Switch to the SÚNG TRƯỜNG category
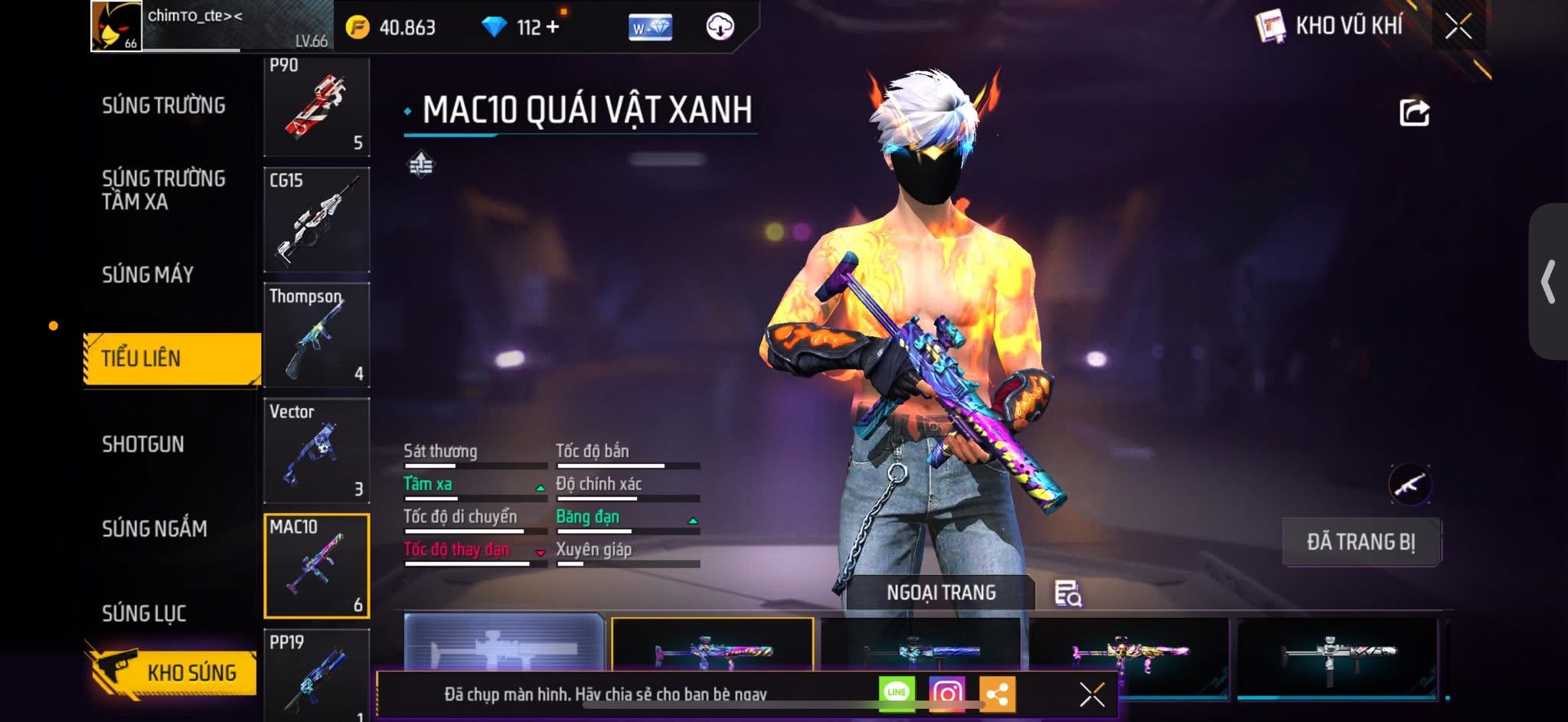Image resolution: width=1568 pixels, height=722 pixels. 163,106
